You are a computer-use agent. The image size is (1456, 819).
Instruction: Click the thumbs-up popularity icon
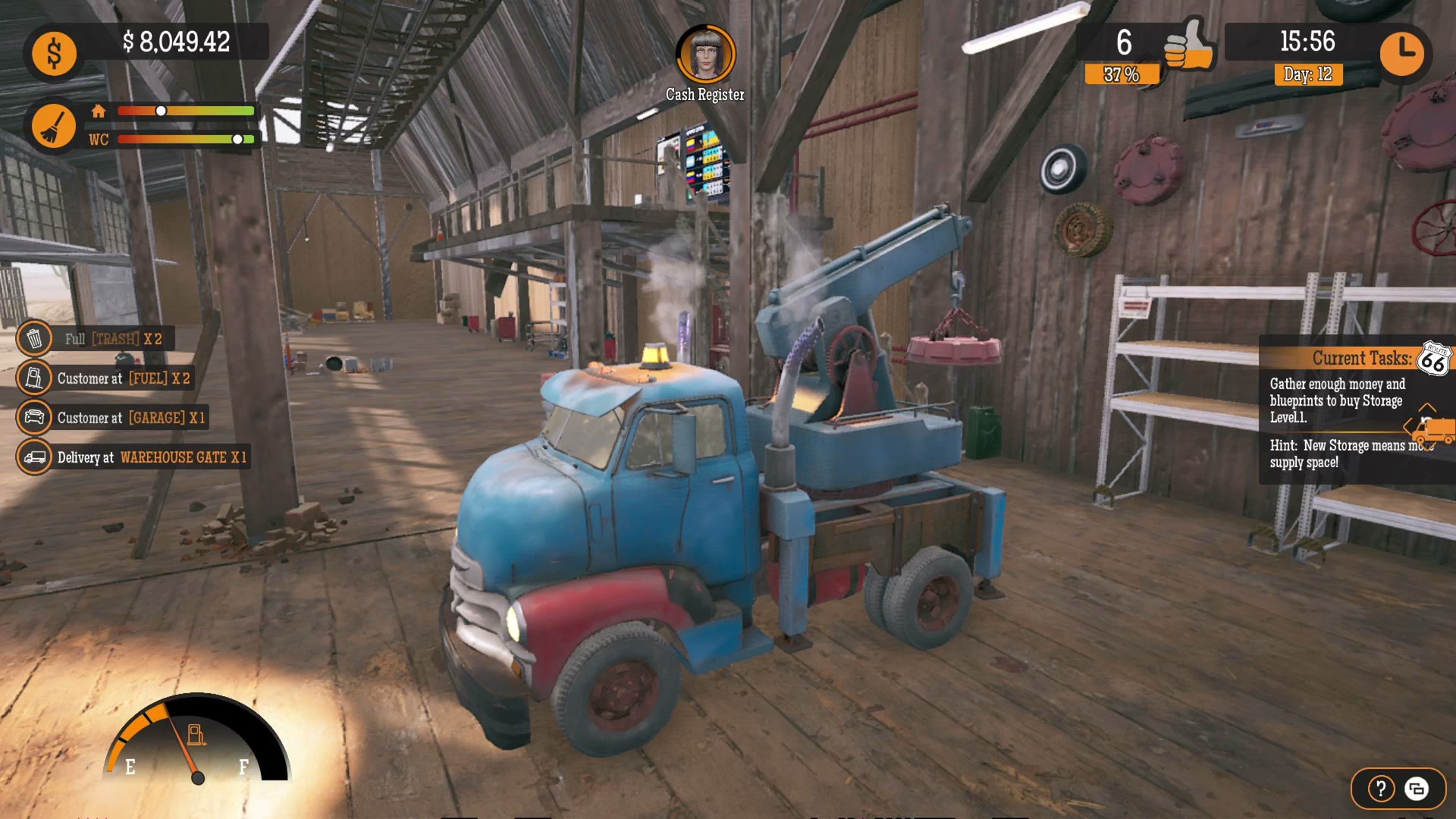pos(1188,45)
